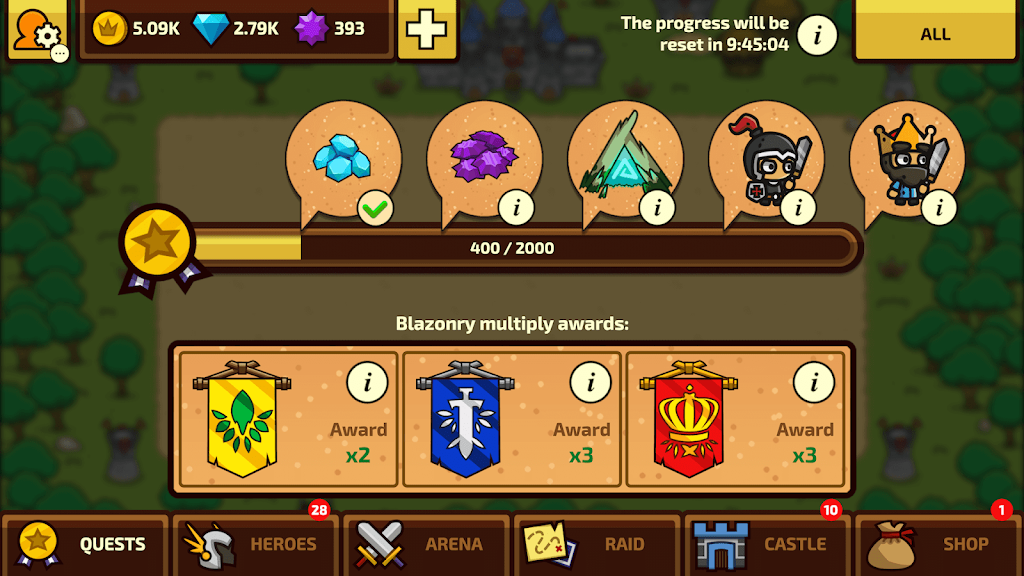Click the plus button to add currency
The height and width of the screenshot is (576, 1024).
427,29
